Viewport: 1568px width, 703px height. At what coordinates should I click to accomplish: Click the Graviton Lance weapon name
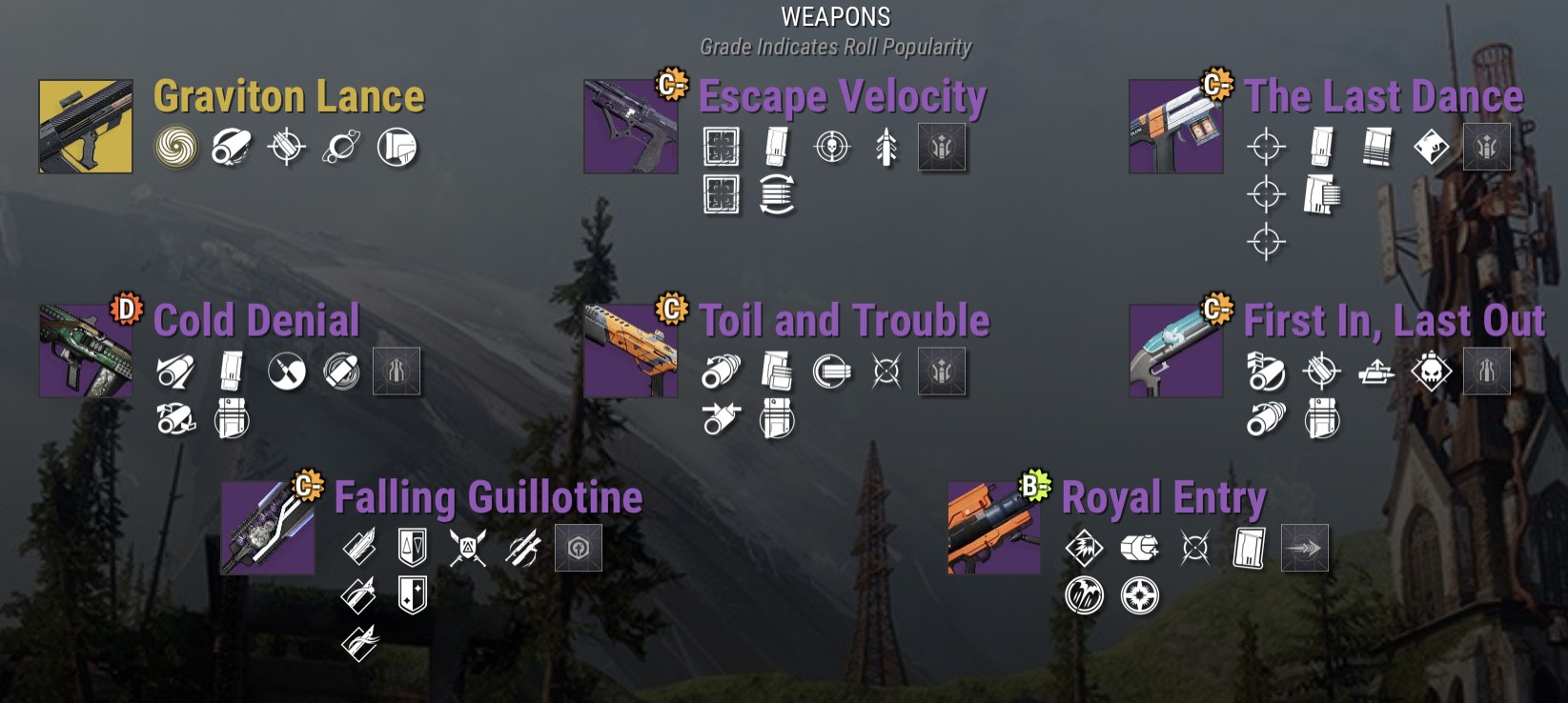[289, 97]
